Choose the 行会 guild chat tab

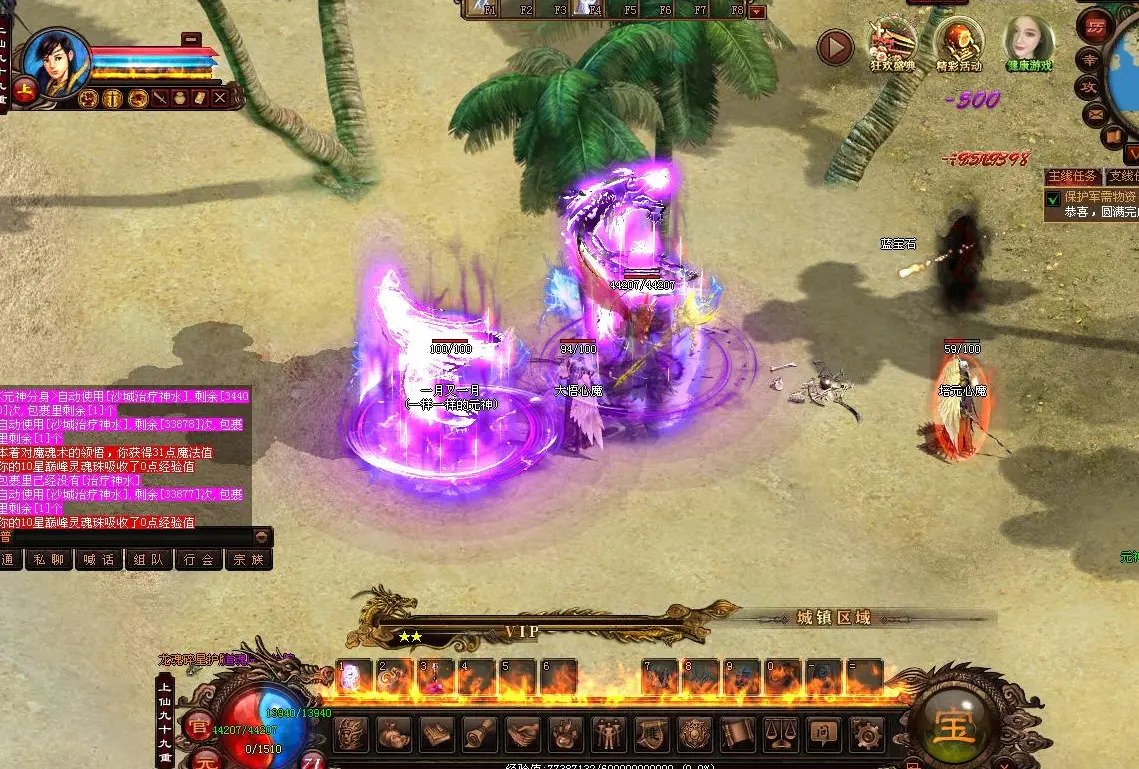[x=198, y=560]
